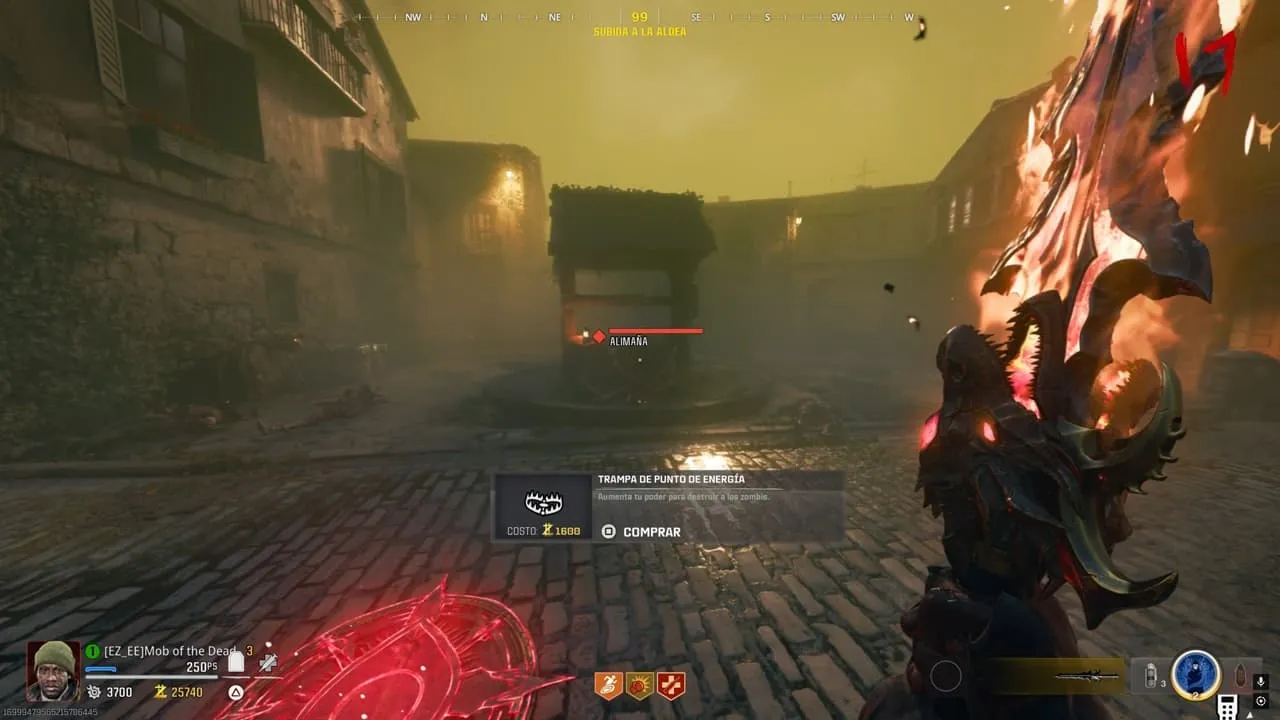The height and width of the screenshot is (720, 1280).
Task: Activate the blue circular field upgrade icon
Action: click(1196, 676)
